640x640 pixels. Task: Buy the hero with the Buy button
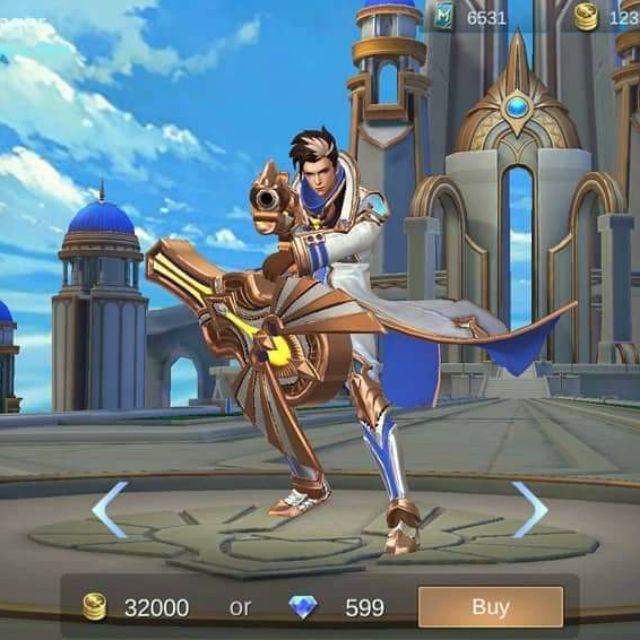490,606
